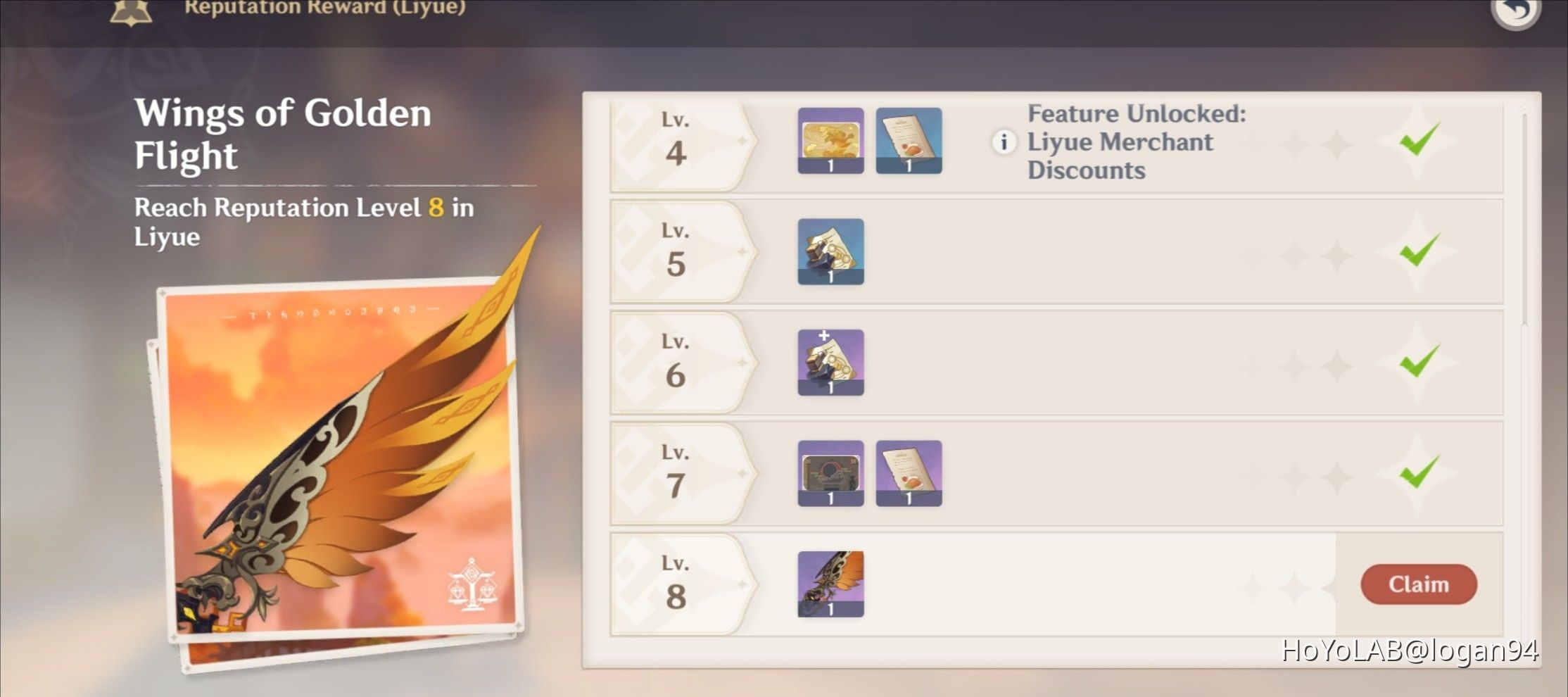Select the Reputation Reward (Liyue) header tab
Image resolution: width=1568 pixels, height=697 pixels.
pos(325,8)
